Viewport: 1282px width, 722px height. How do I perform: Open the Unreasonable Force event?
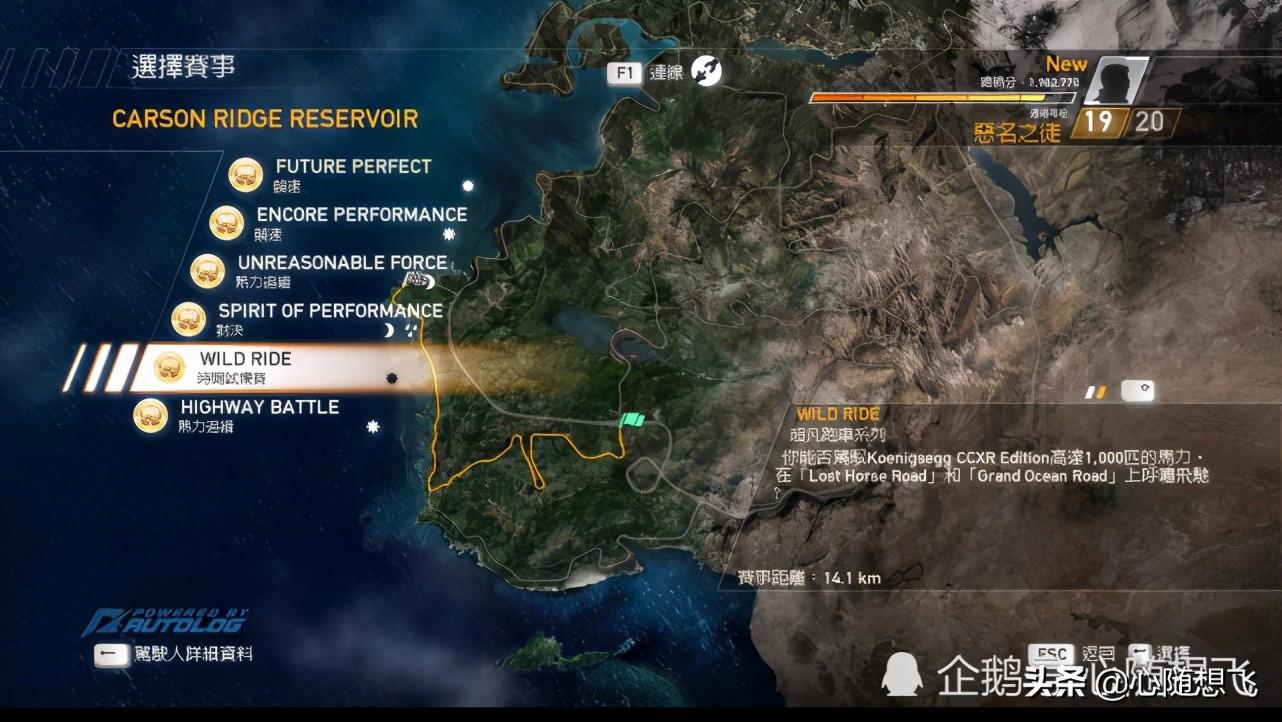(341, 263)
